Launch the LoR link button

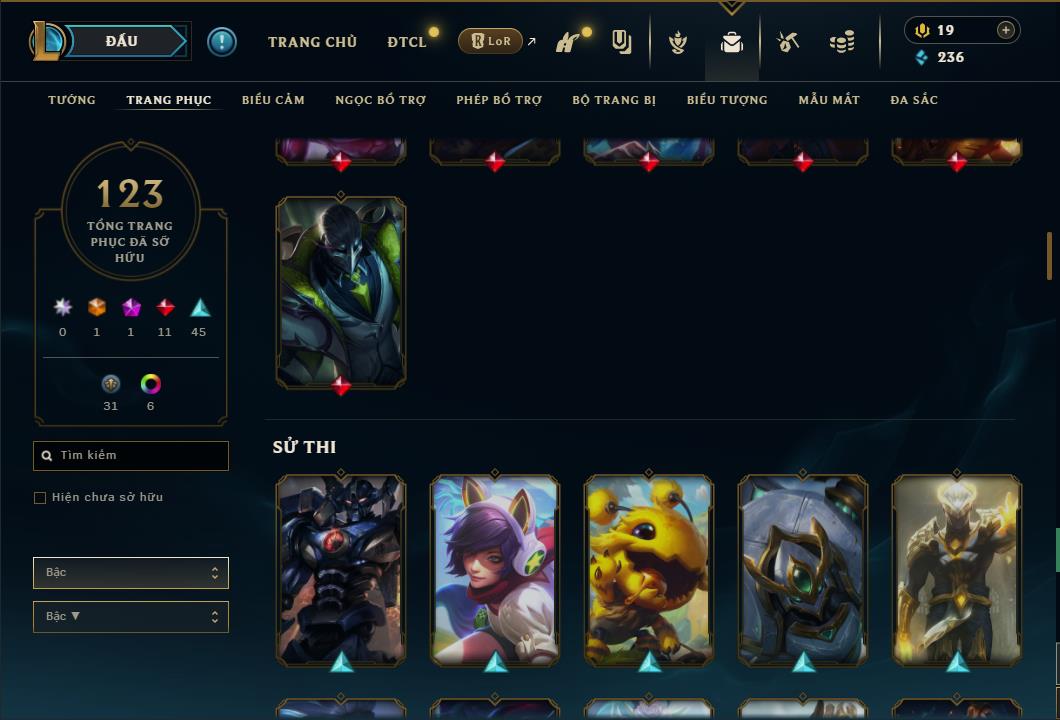(x=490, y=42)
